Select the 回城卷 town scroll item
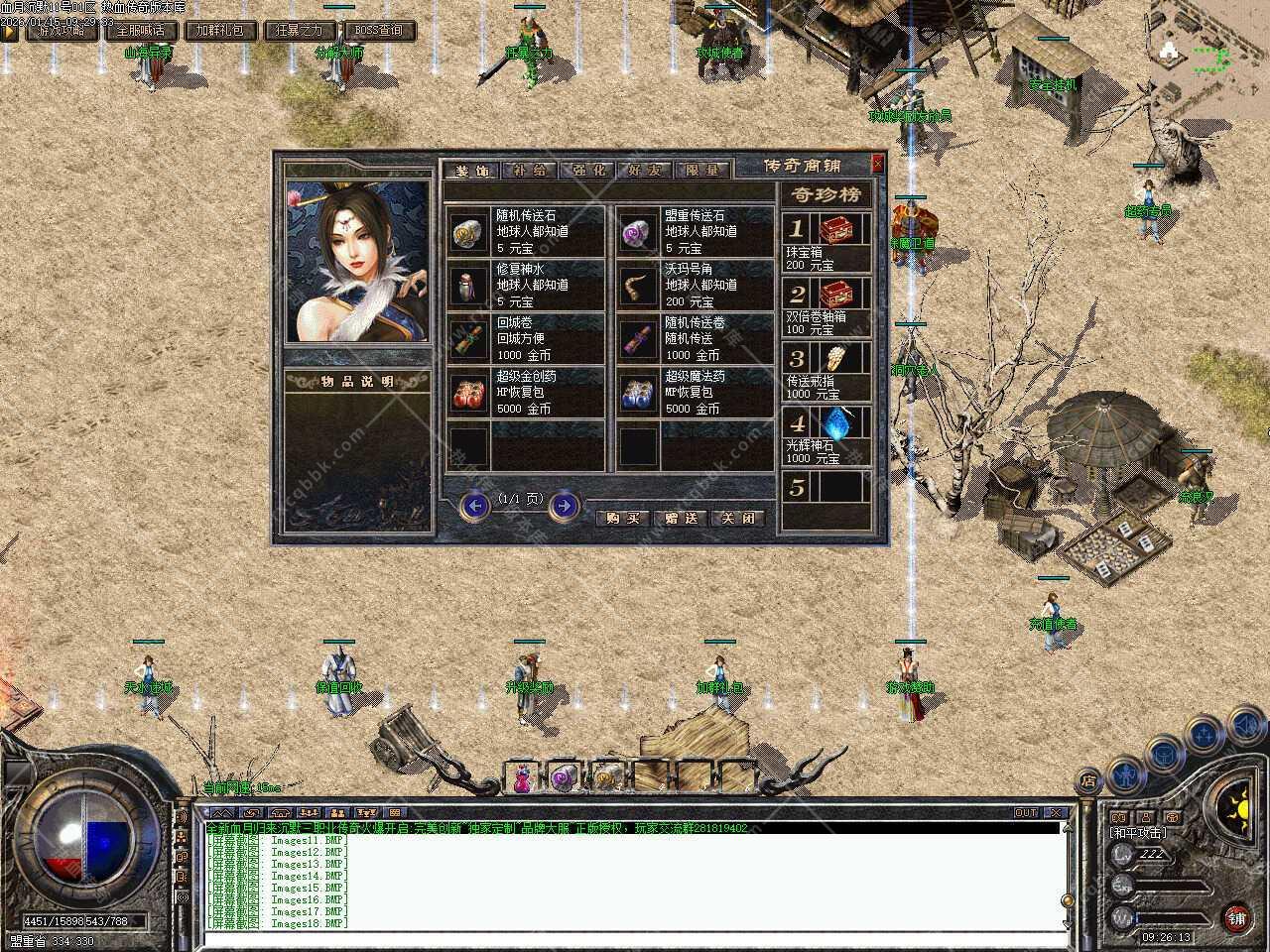 click(x=525, y=339)
